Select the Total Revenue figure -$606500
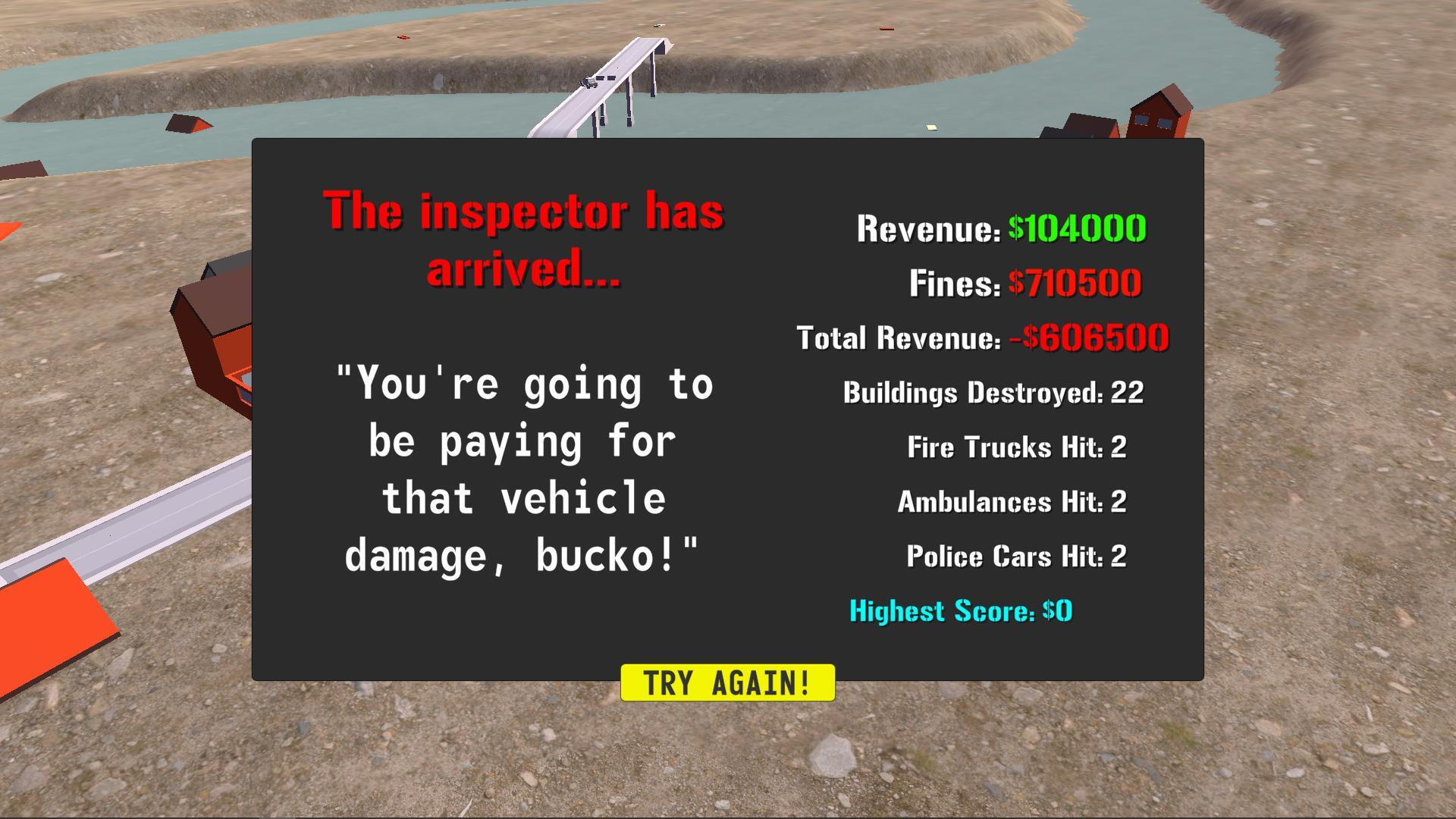1456x819 pixels. coord(1087,337)
